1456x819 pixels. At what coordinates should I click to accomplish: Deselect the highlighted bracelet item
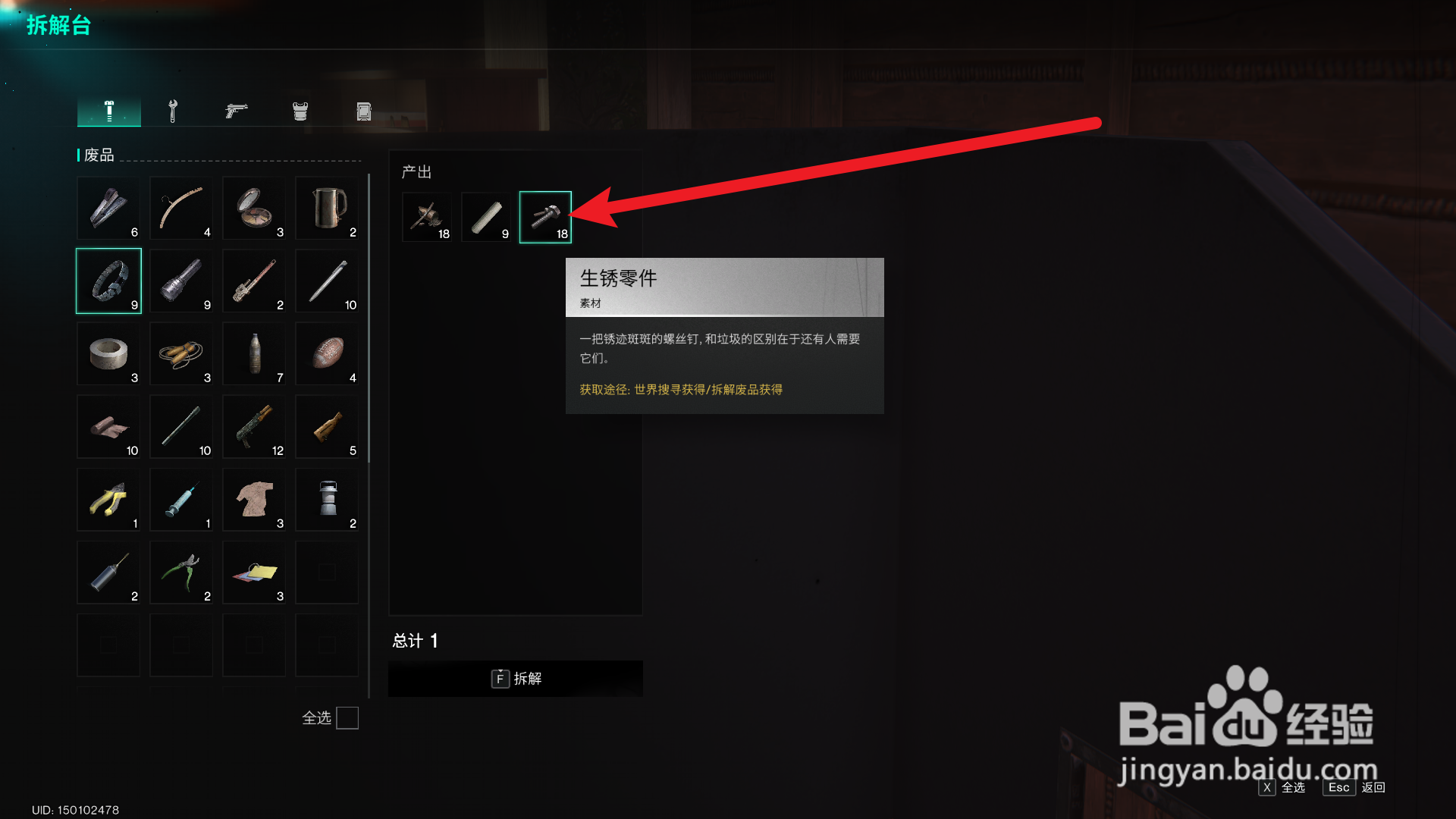click(108, 281)
